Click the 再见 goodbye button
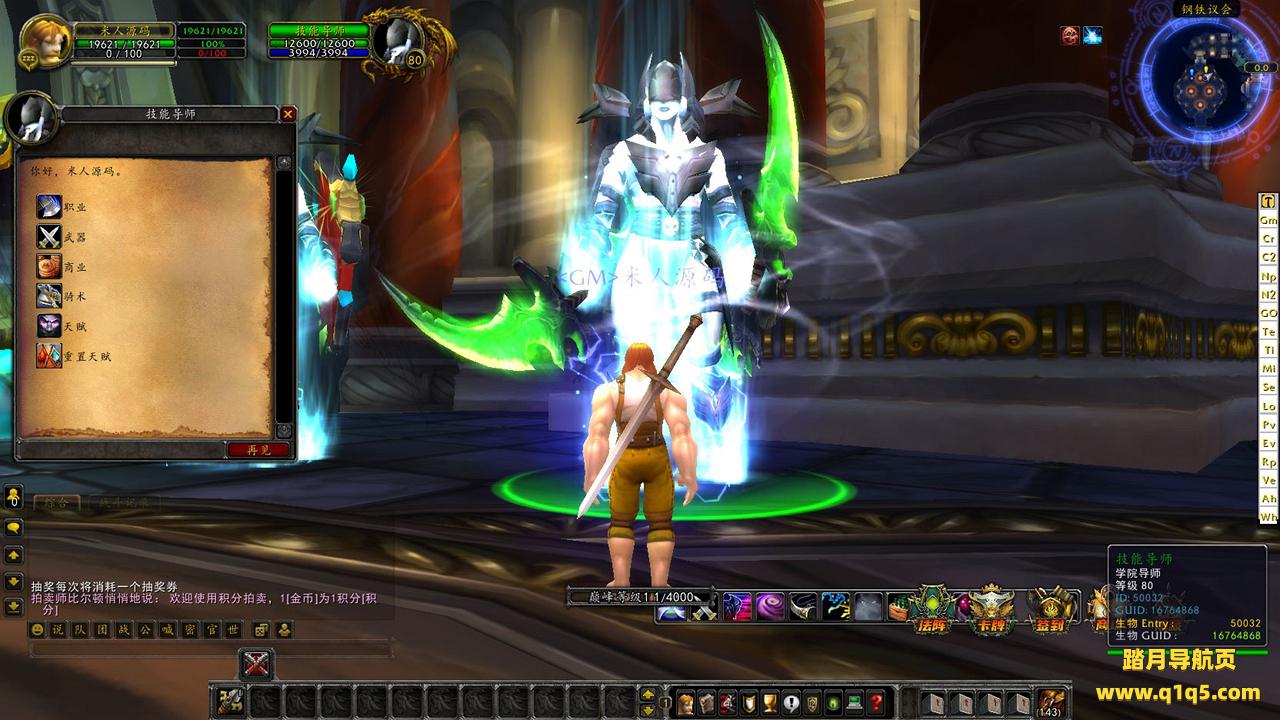 (258, 450)
